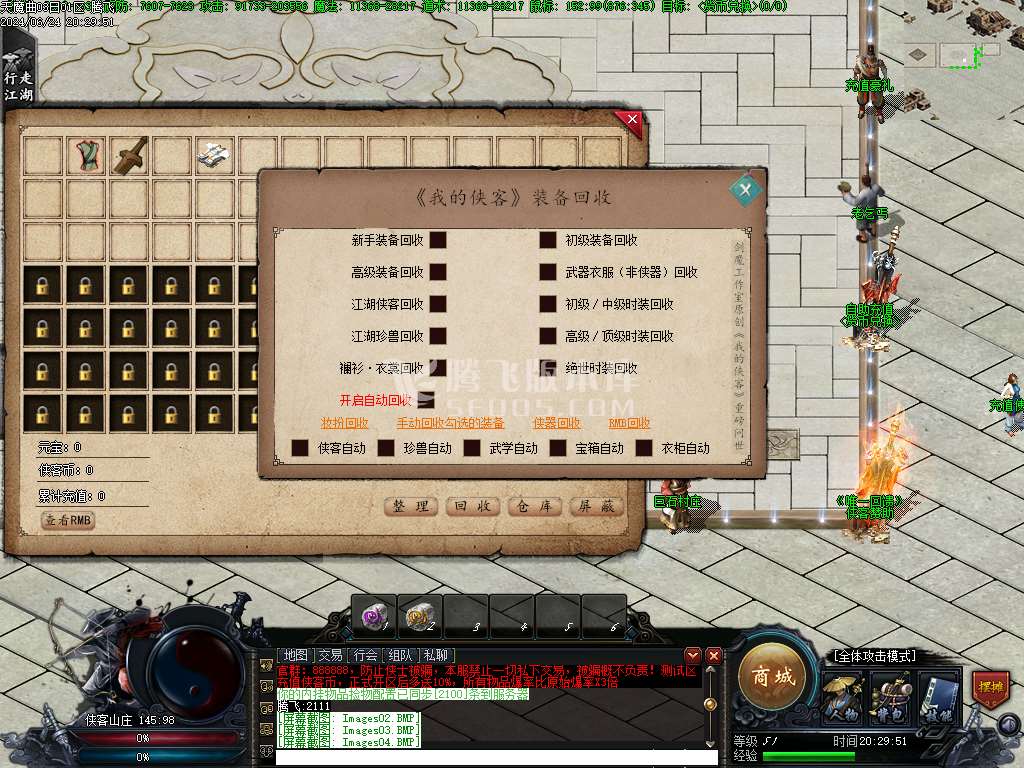Click the 查看RMB button

coord(68,521)
